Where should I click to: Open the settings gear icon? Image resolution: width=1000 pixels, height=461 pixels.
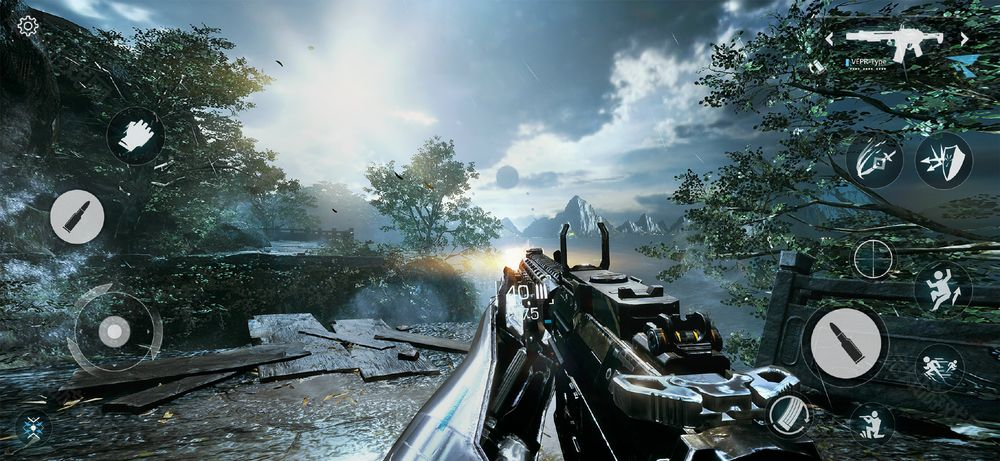(x=28, y=26)
